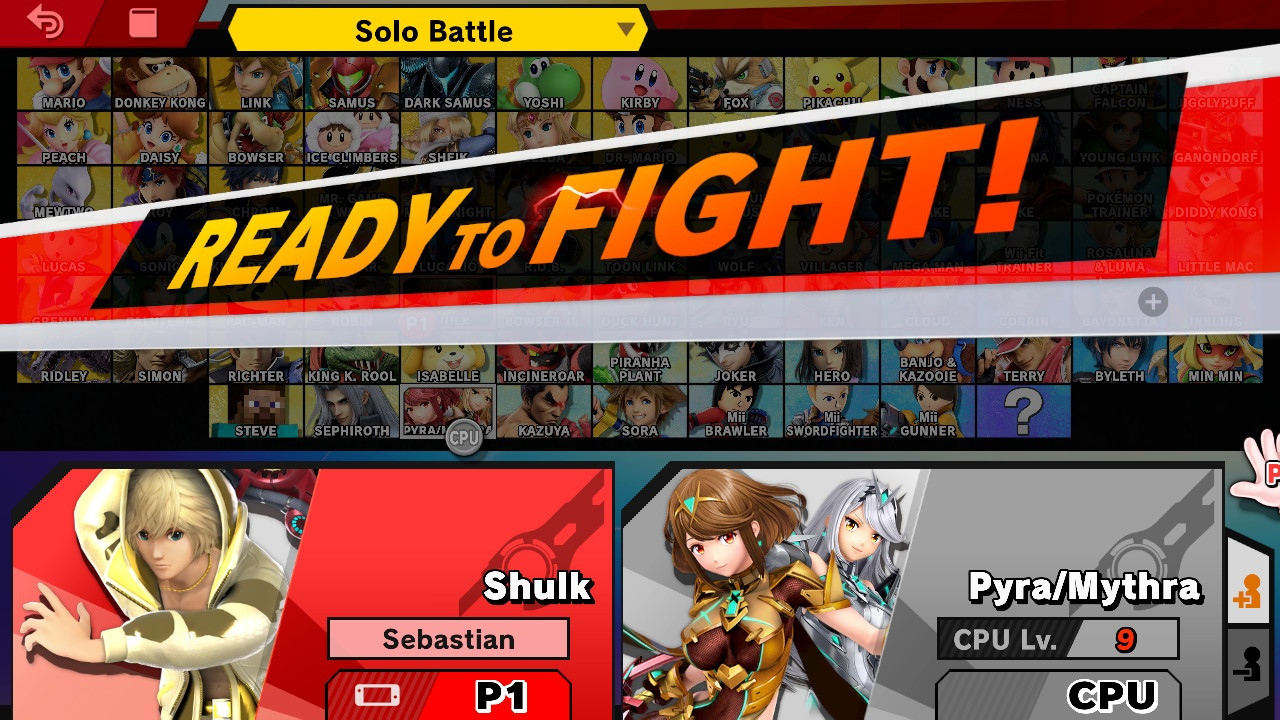Open the Solo Battle mode dropdown
The width and height of the screenshot is (1280, 720).
(435, 30)
